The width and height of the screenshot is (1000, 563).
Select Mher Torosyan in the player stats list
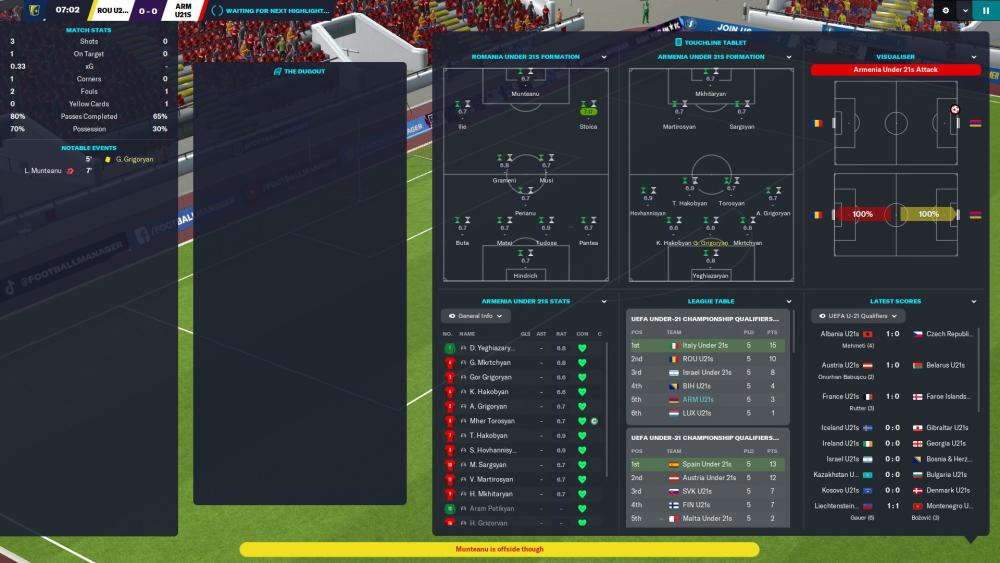(x=492, y=421)
